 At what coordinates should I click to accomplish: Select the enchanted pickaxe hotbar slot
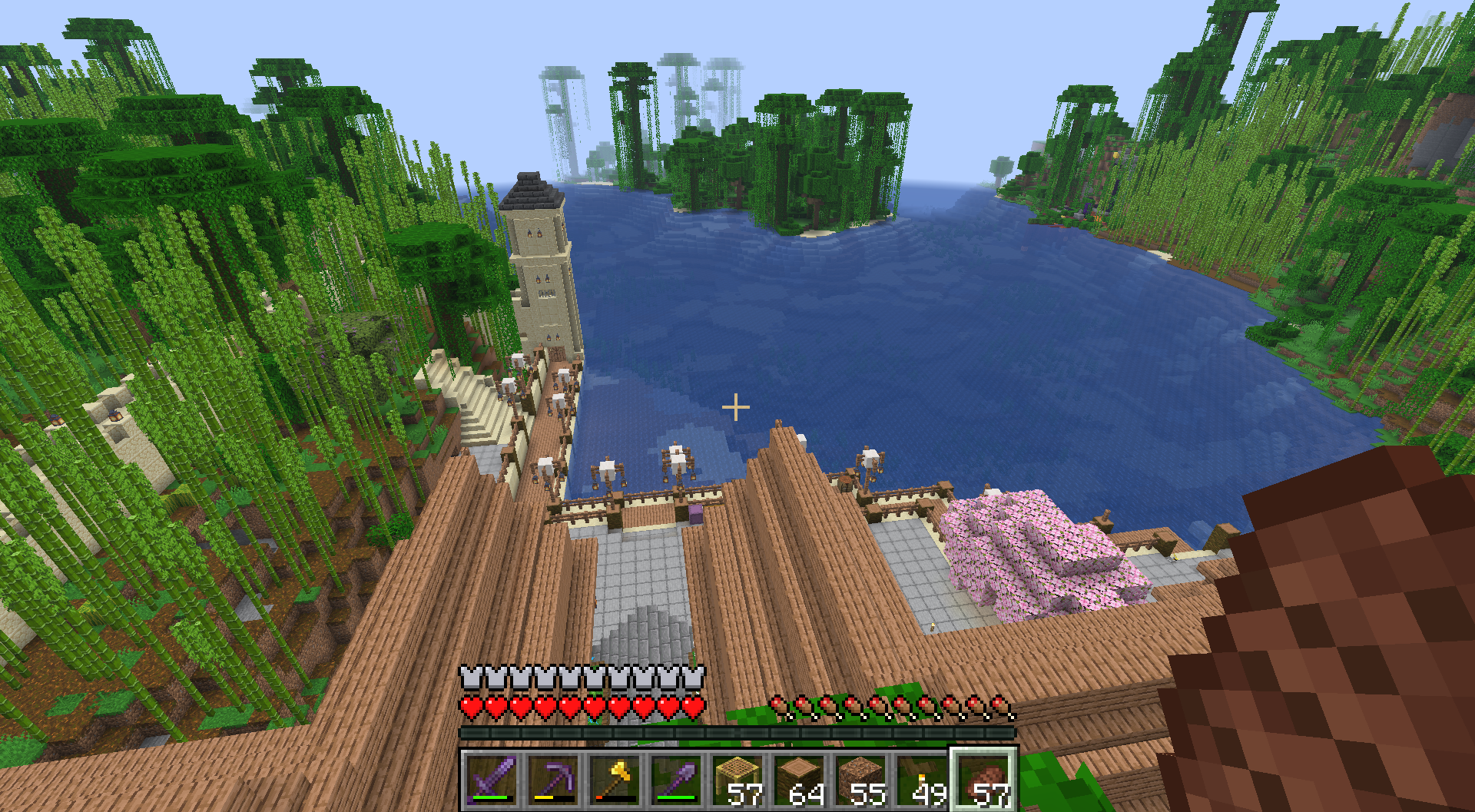[554, 780]
